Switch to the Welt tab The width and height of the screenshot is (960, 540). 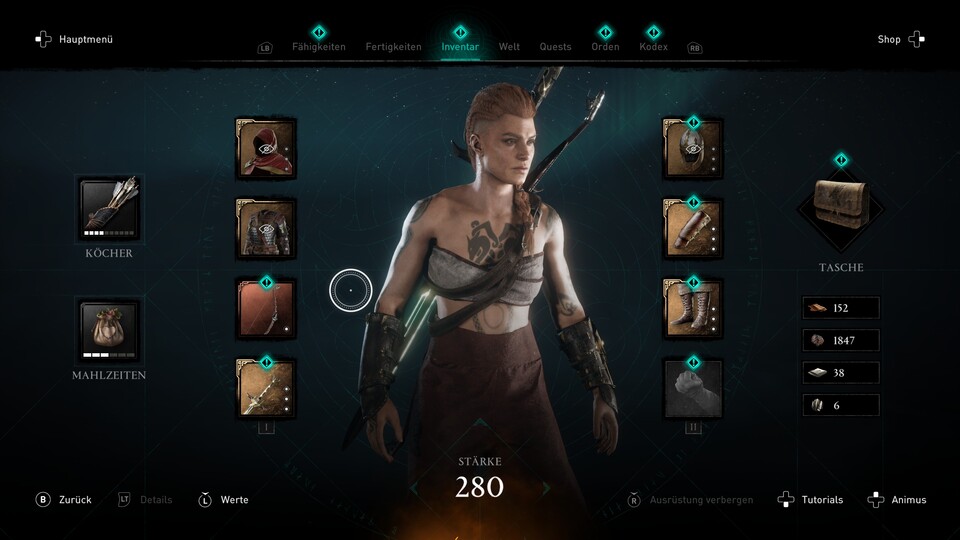(509, 47)
